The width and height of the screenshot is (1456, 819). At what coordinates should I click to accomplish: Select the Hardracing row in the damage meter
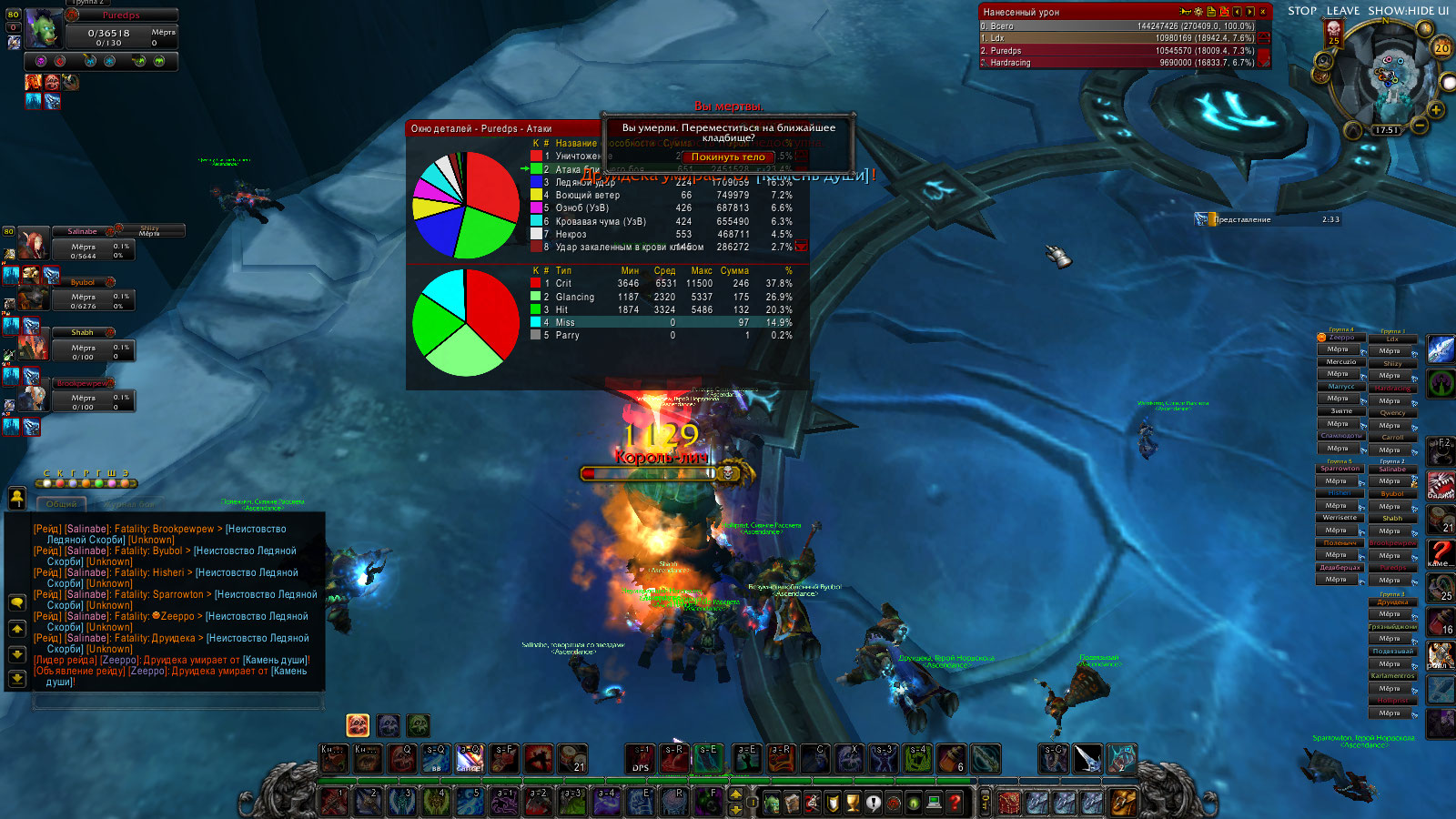1117,63
